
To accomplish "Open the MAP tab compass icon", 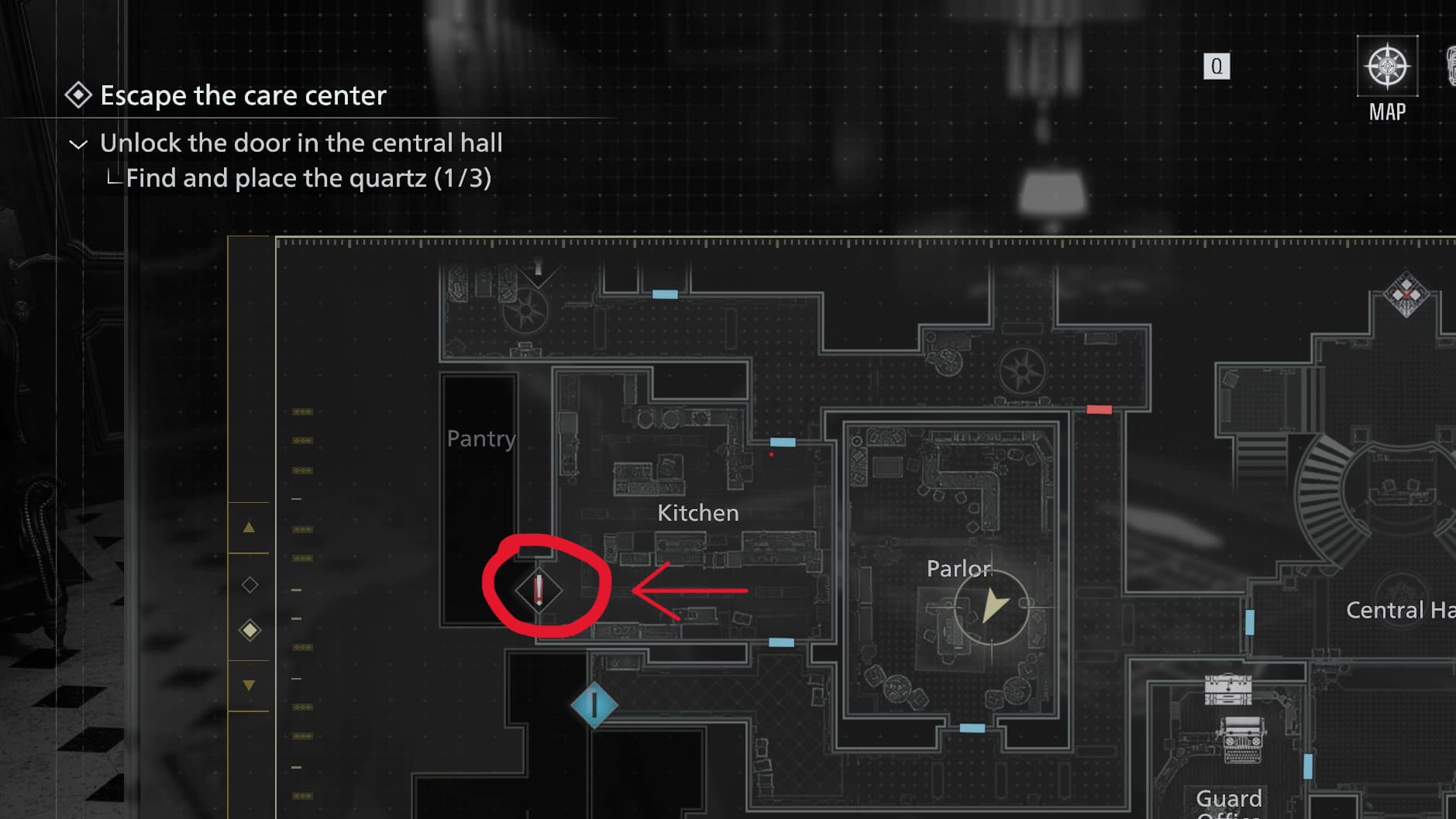I will [x=1387, y=67].
